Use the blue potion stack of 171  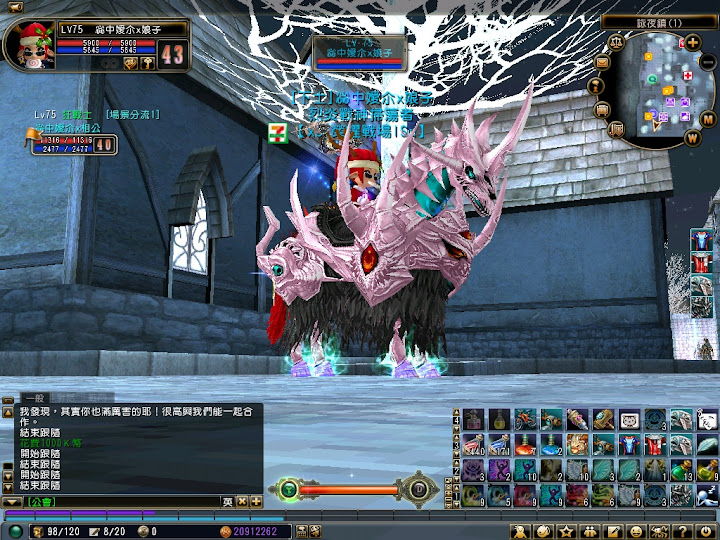[x=498, y=443]
